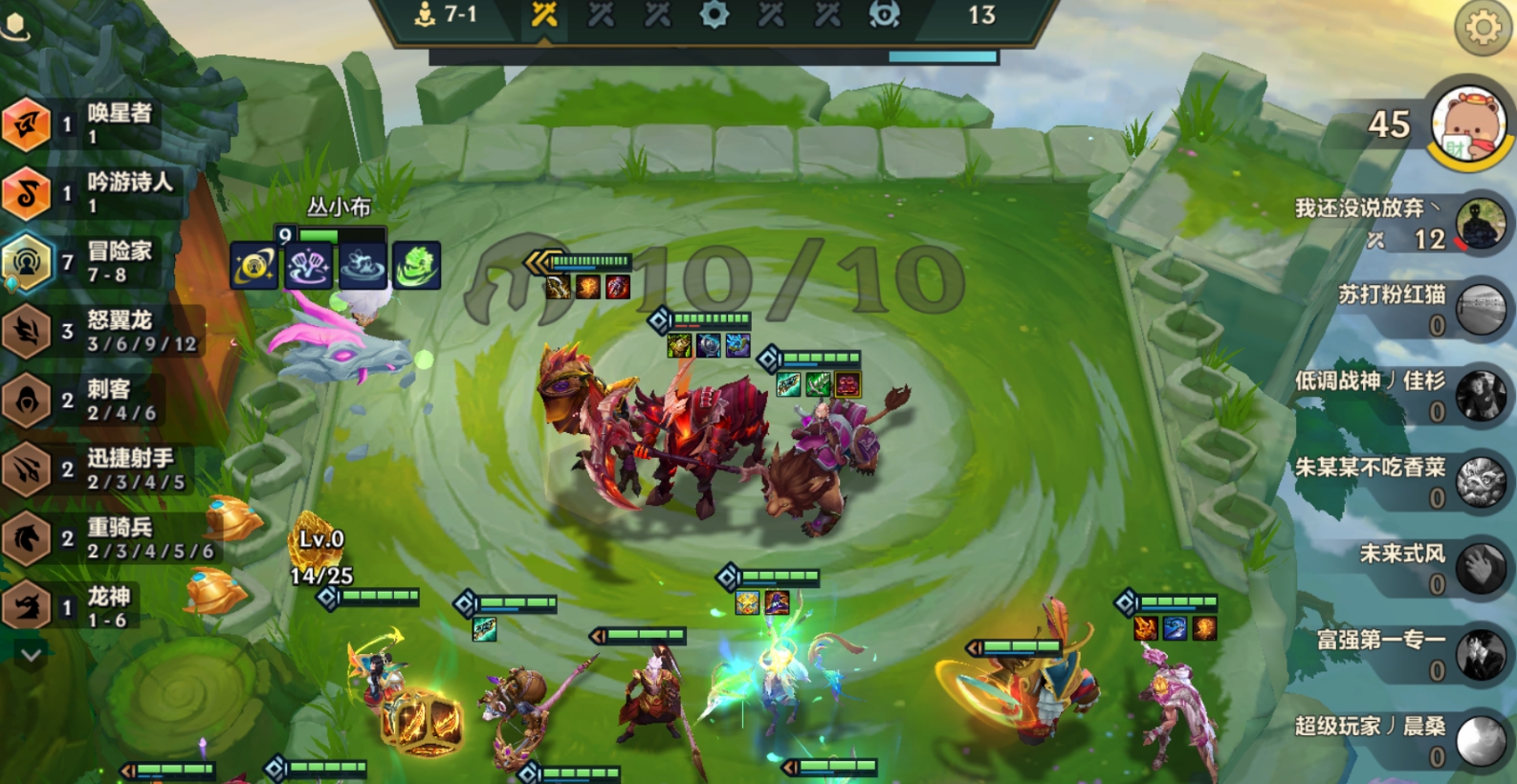Image resolution: width=1517 pixels, height=784 pixels.
Task: View player 富强第一专一's board
Action: [x=1480, y=654]
